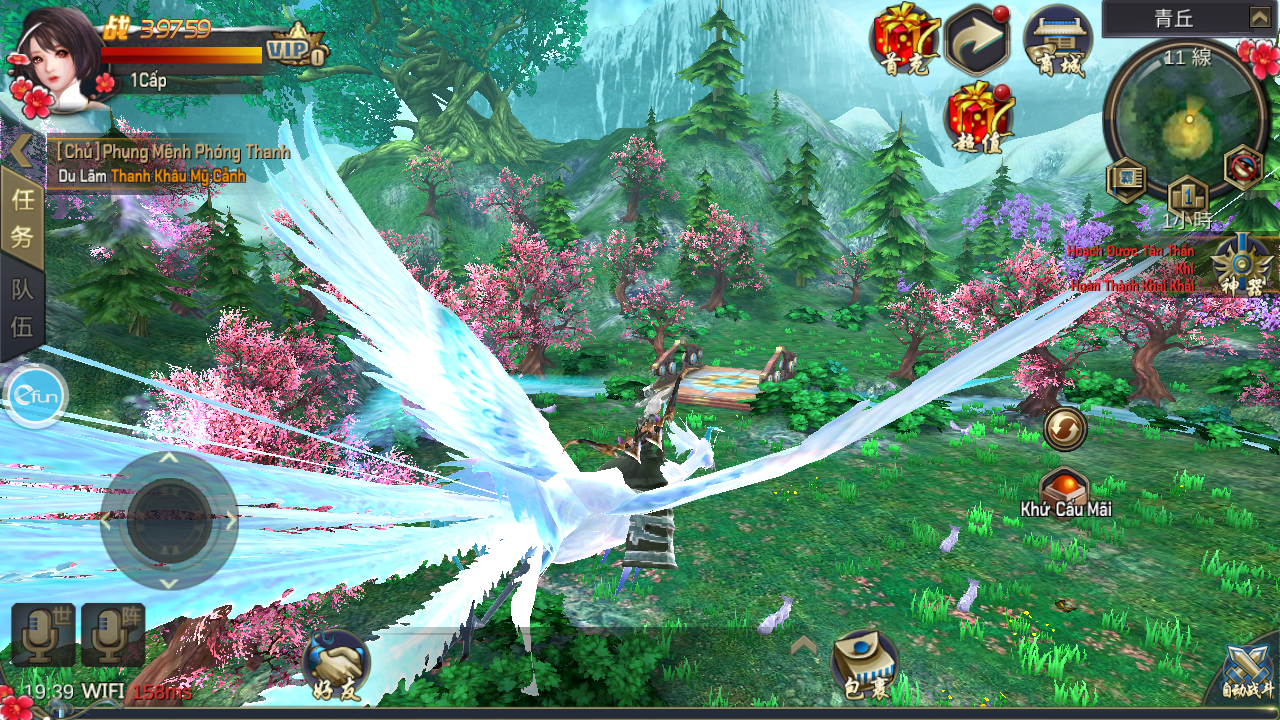Open the 好友 friends handshake icon

click(336, 663)
